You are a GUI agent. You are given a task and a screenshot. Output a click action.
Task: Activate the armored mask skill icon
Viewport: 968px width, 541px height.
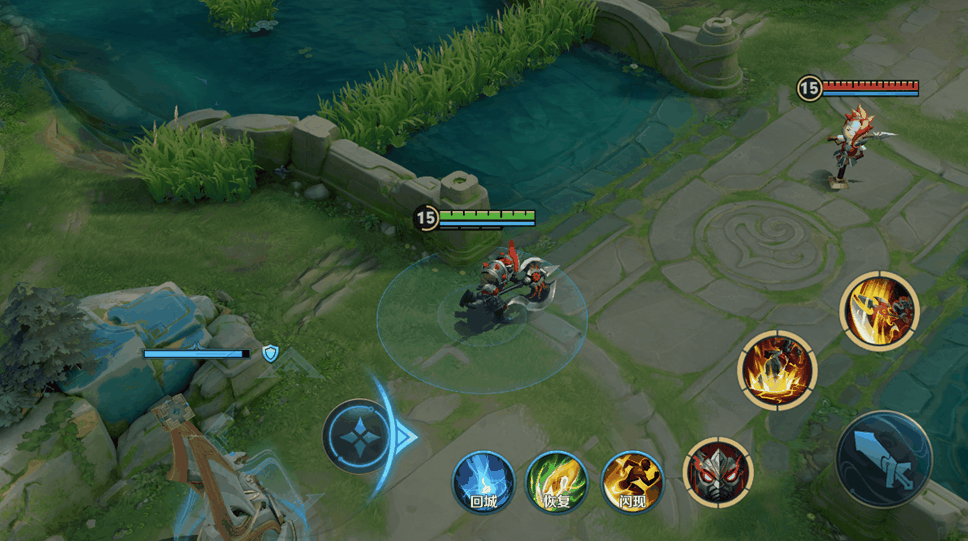(718, 472)
